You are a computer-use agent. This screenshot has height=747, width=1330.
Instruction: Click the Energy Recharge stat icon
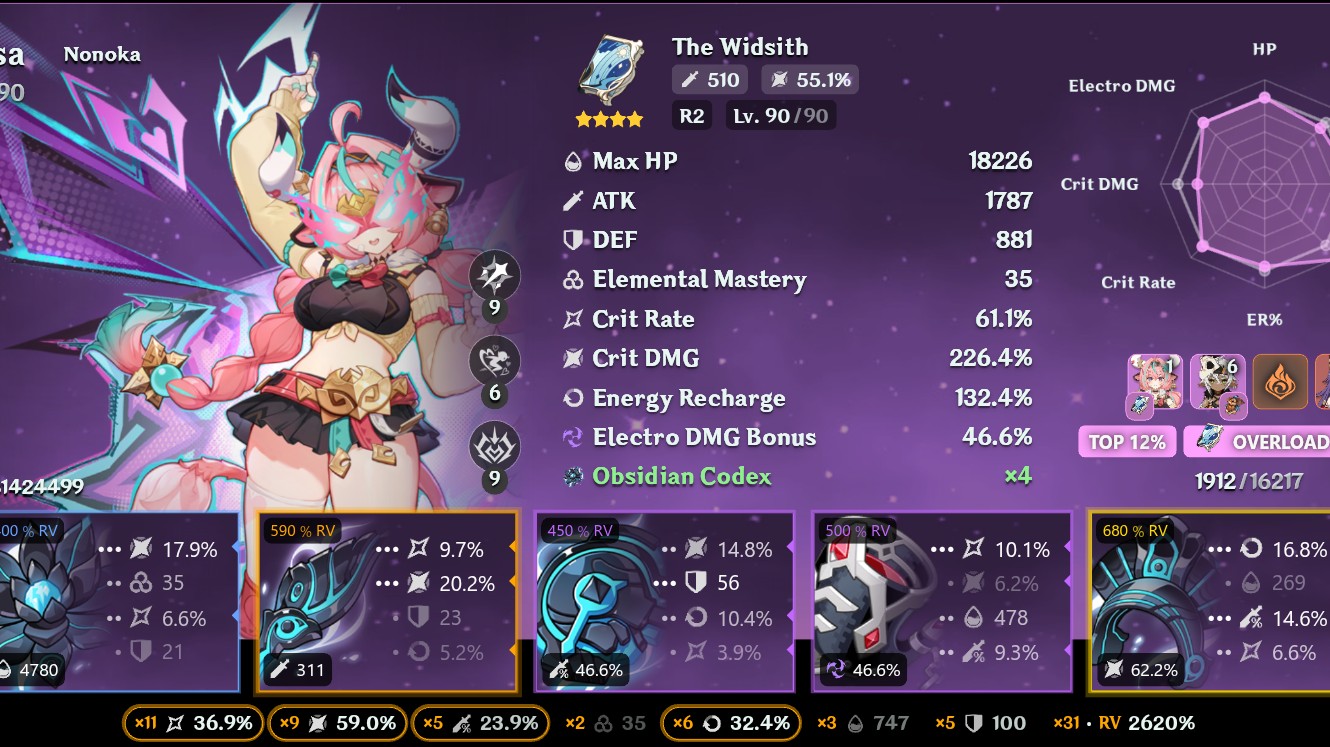click(572, 398)
